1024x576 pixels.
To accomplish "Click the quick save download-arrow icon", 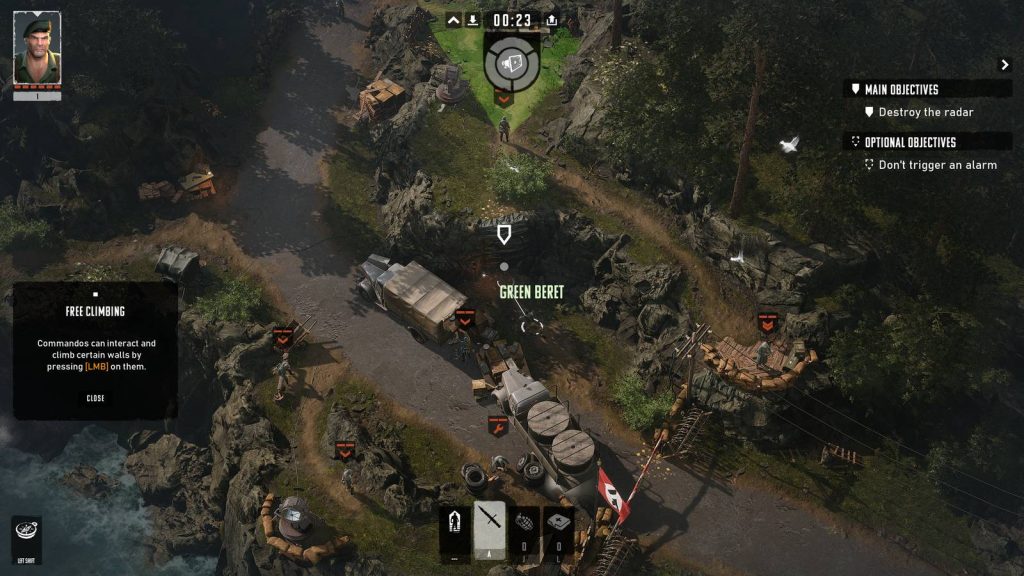I will pos(473,20).
